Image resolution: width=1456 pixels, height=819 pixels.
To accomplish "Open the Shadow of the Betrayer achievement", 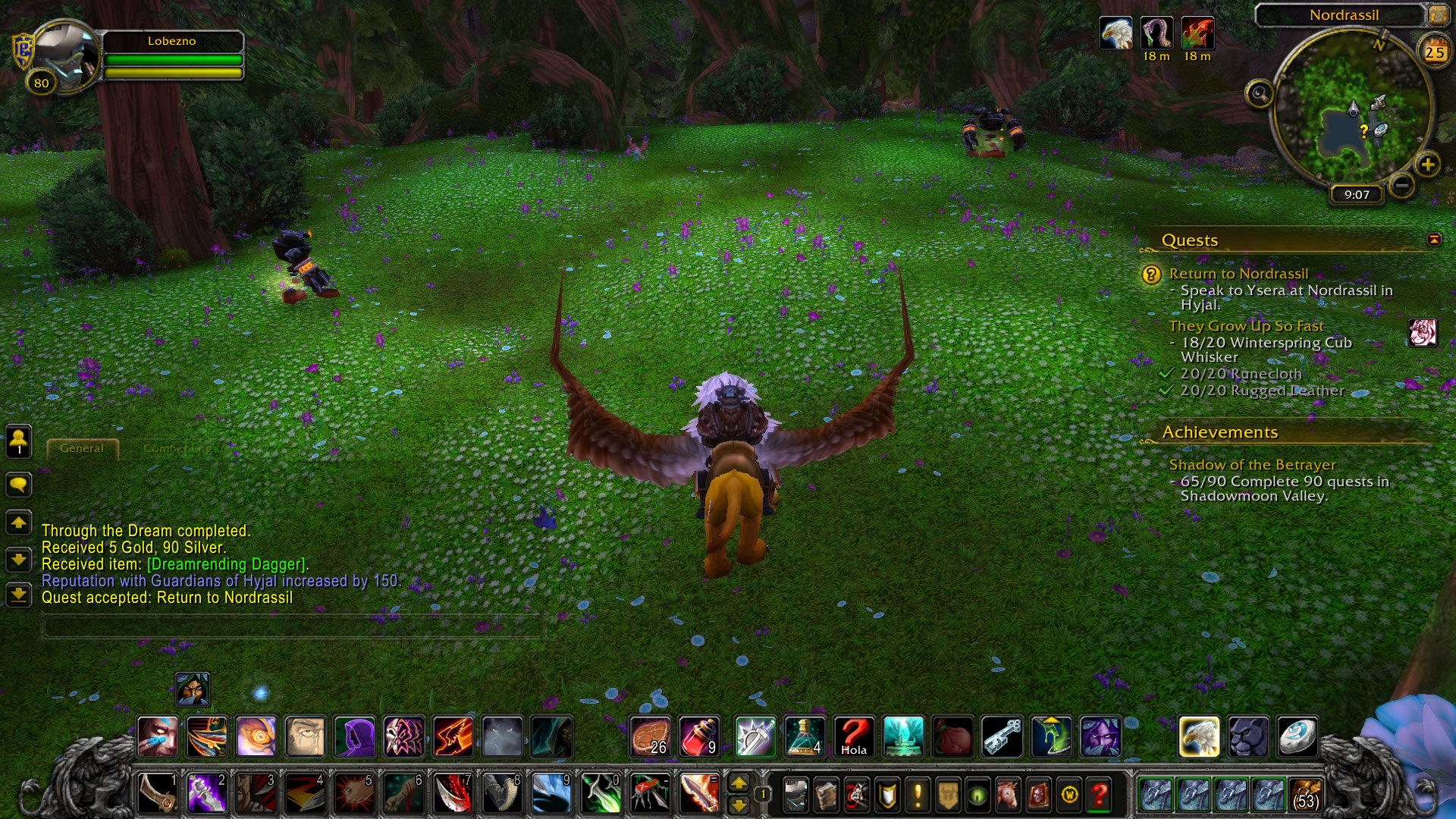I will (x=1252, y=465).
